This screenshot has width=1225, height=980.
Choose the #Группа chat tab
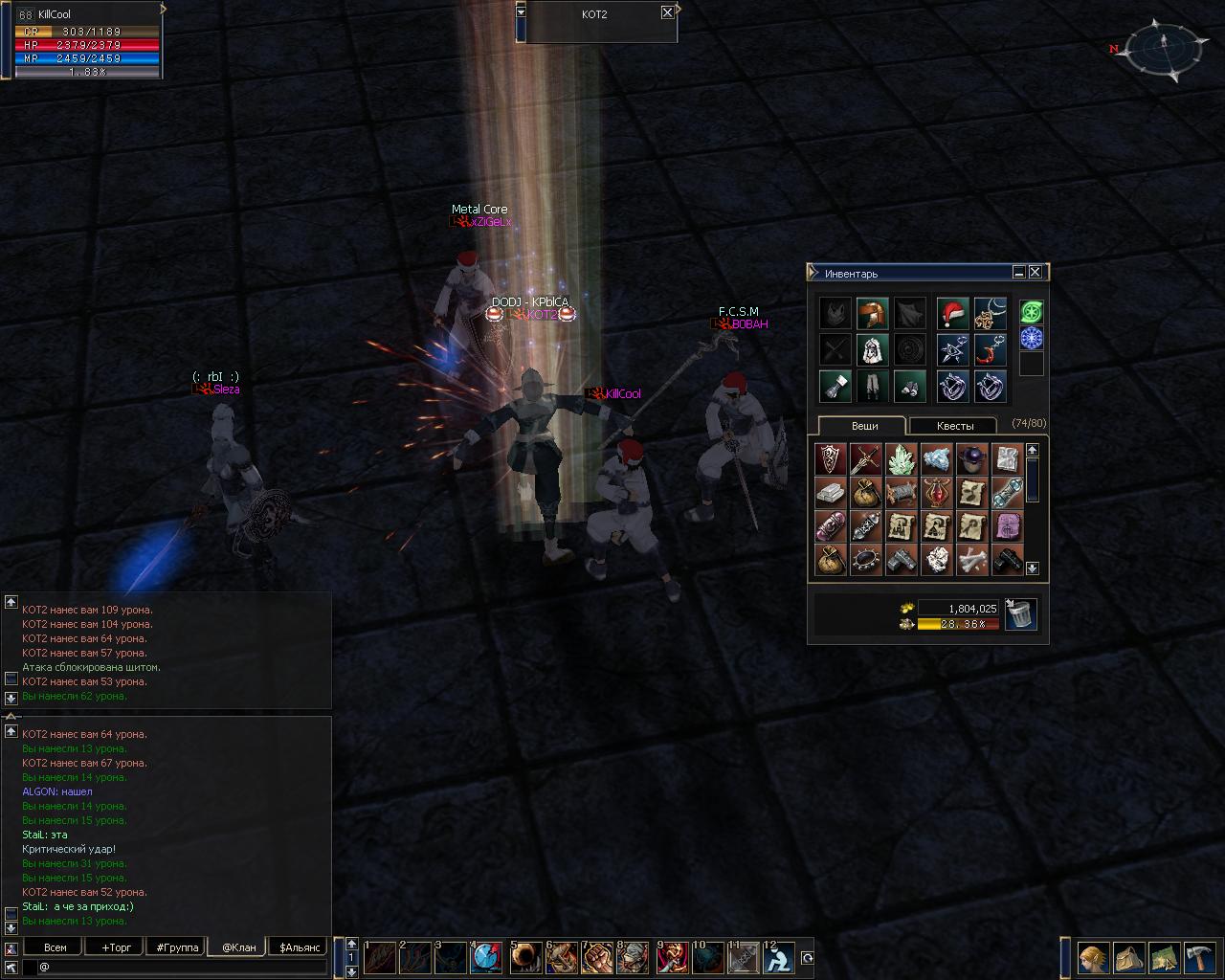(177, 947)
